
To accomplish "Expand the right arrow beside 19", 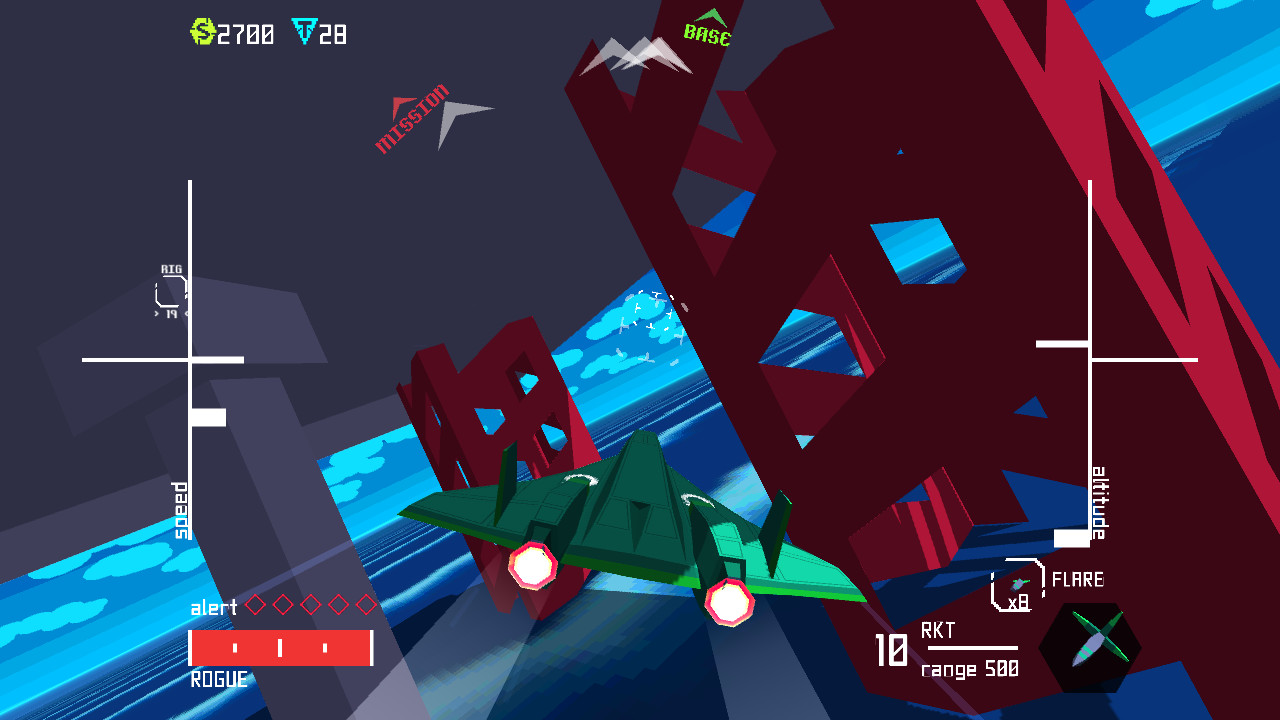I will coord(187,314).
